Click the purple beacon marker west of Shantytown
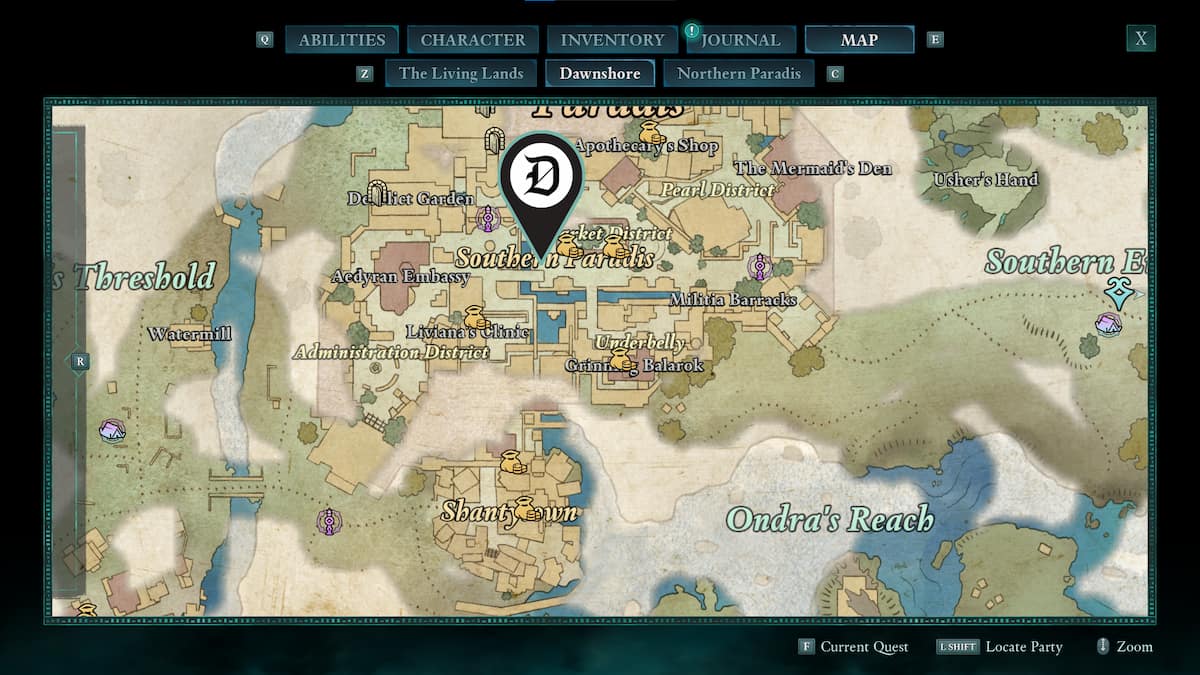Screen dimensions: 1200x675 click(329, 521)
